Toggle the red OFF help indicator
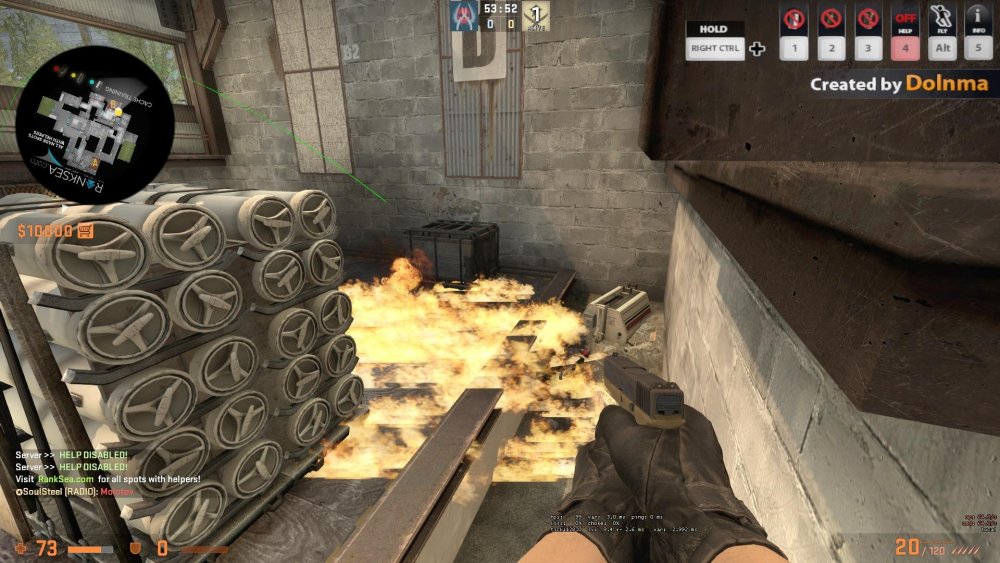The width and height of the screenshot is (1000, 563). click(906, 19)
